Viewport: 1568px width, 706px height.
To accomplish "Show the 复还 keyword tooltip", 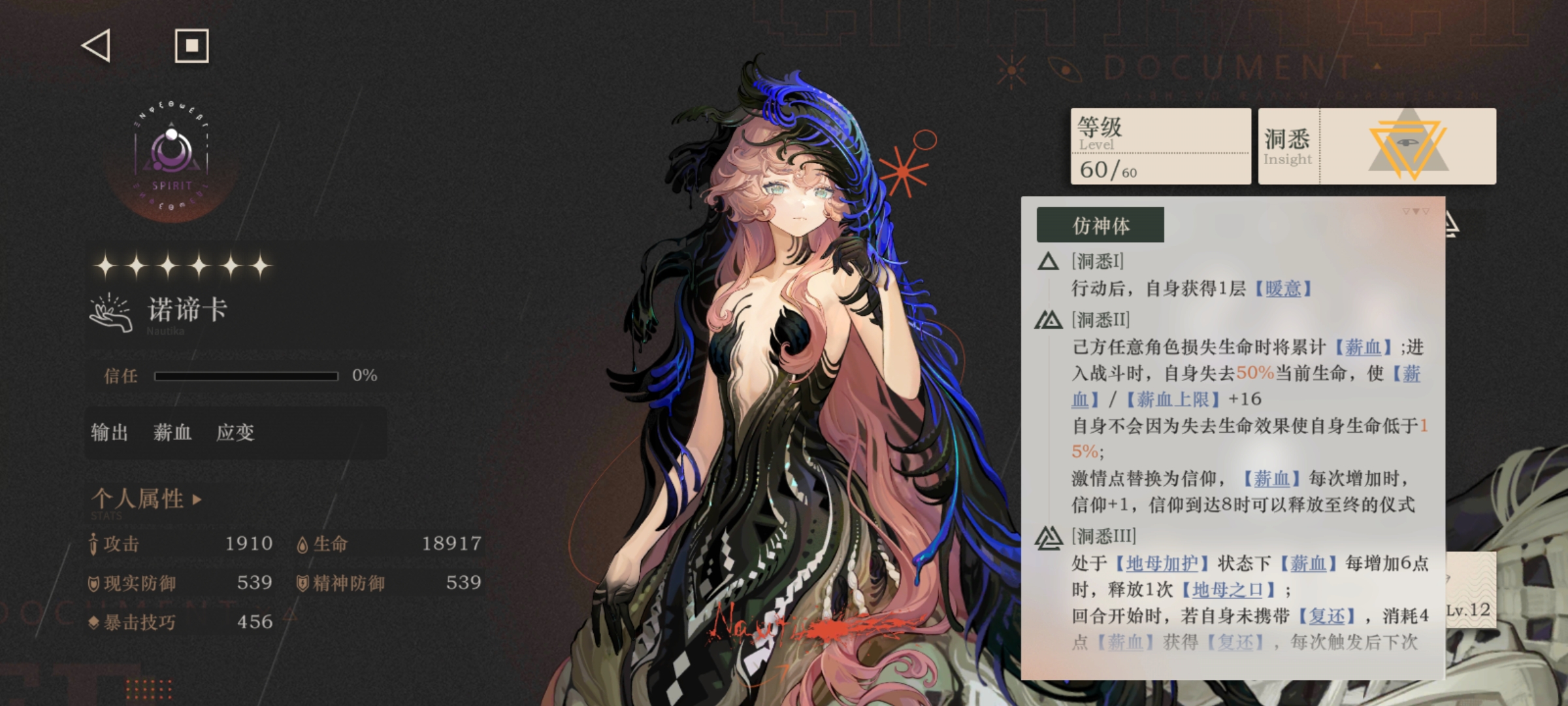I will coord(1327,616).
